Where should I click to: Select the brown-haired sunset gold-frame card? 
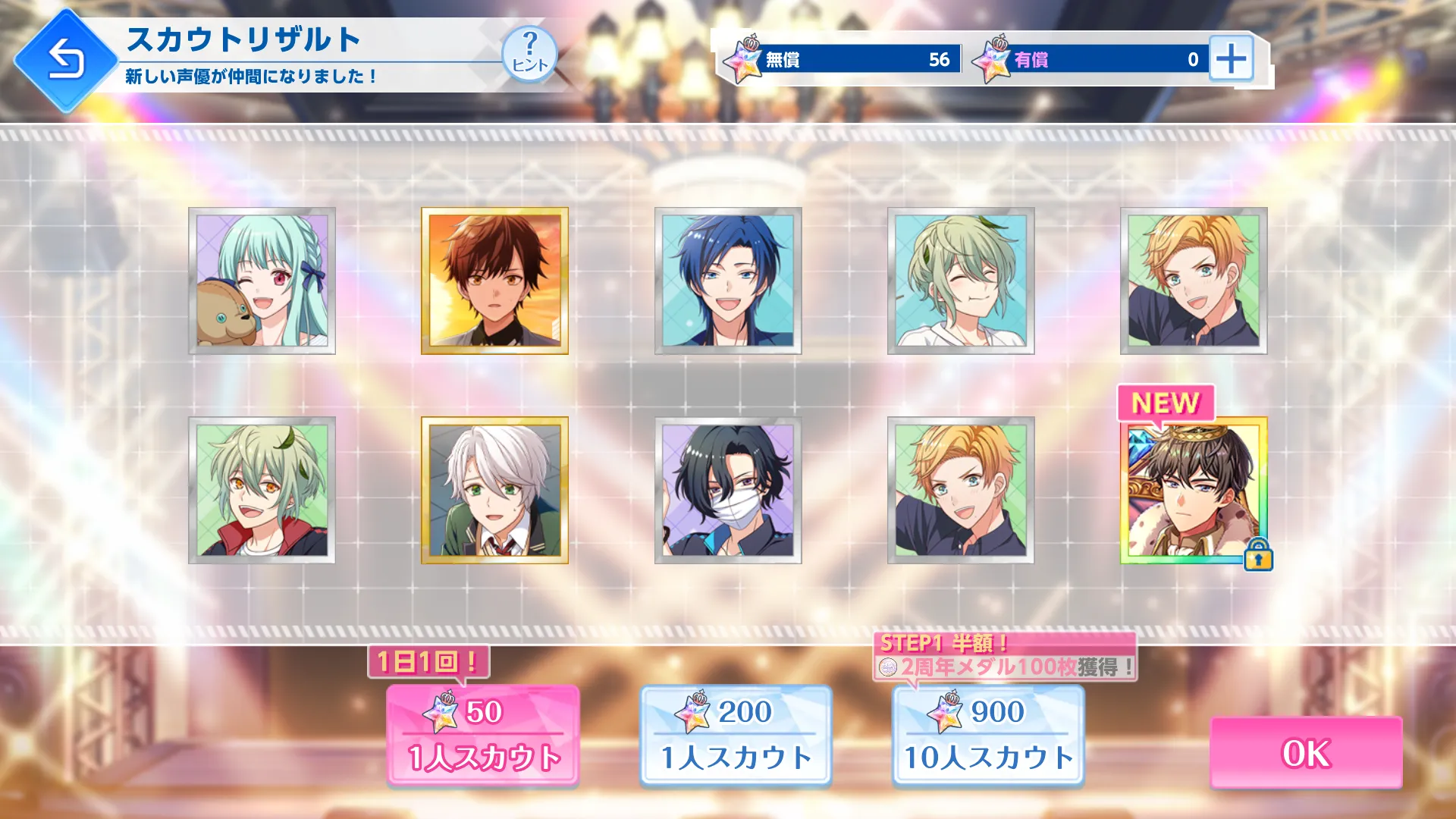click(x=494, y=281)
